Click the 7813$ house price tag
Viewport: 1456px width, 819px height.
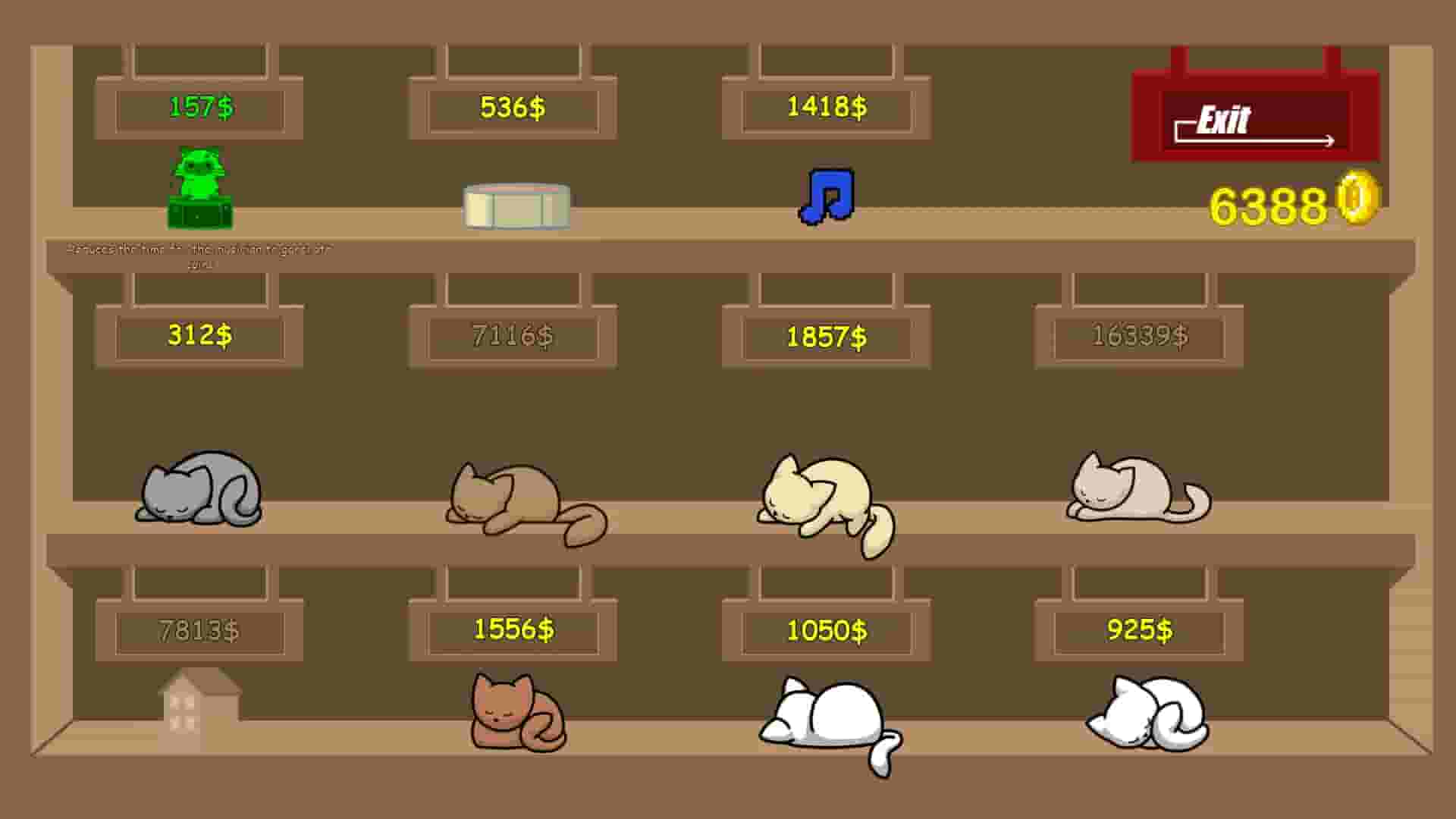coord(199,629)
